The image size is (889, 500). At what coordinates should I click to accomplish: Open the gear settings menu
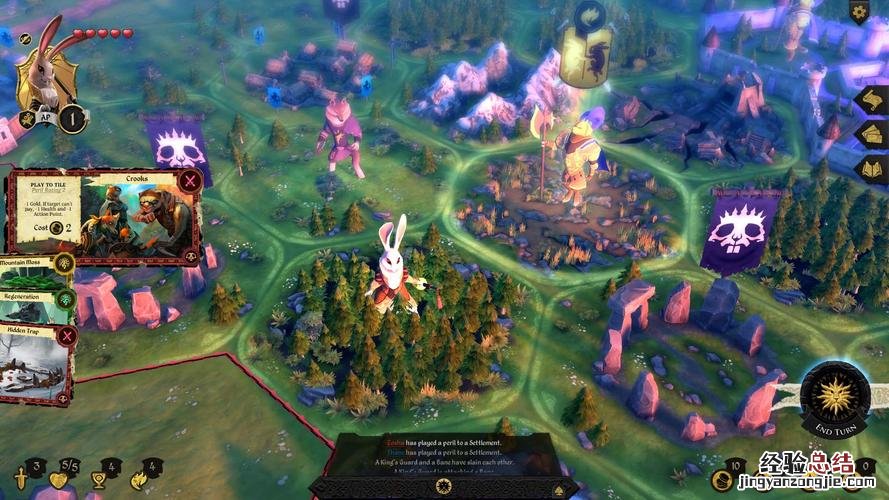[859, 12]
